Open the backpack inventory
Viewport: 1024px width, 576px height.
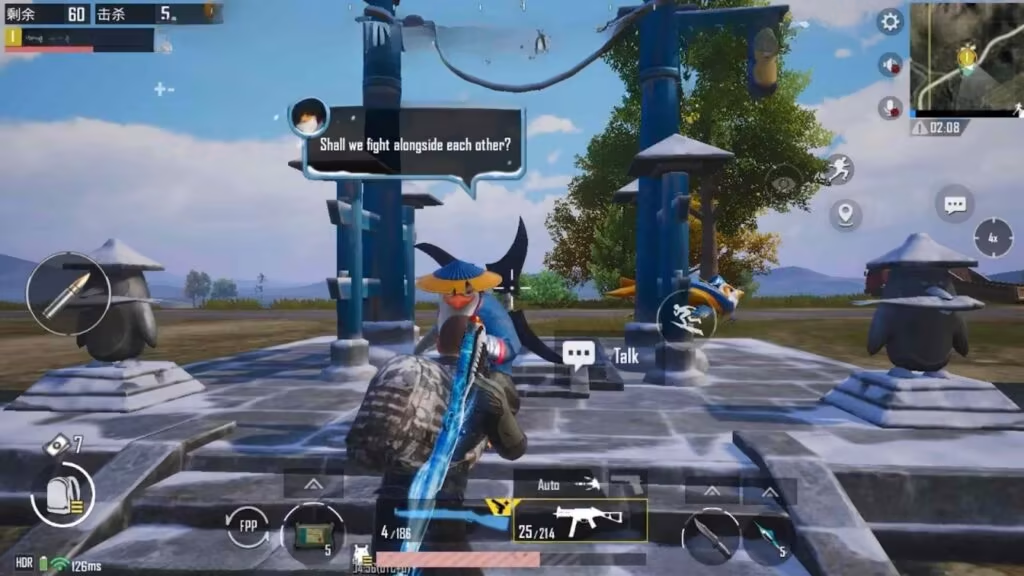point(62,495)
